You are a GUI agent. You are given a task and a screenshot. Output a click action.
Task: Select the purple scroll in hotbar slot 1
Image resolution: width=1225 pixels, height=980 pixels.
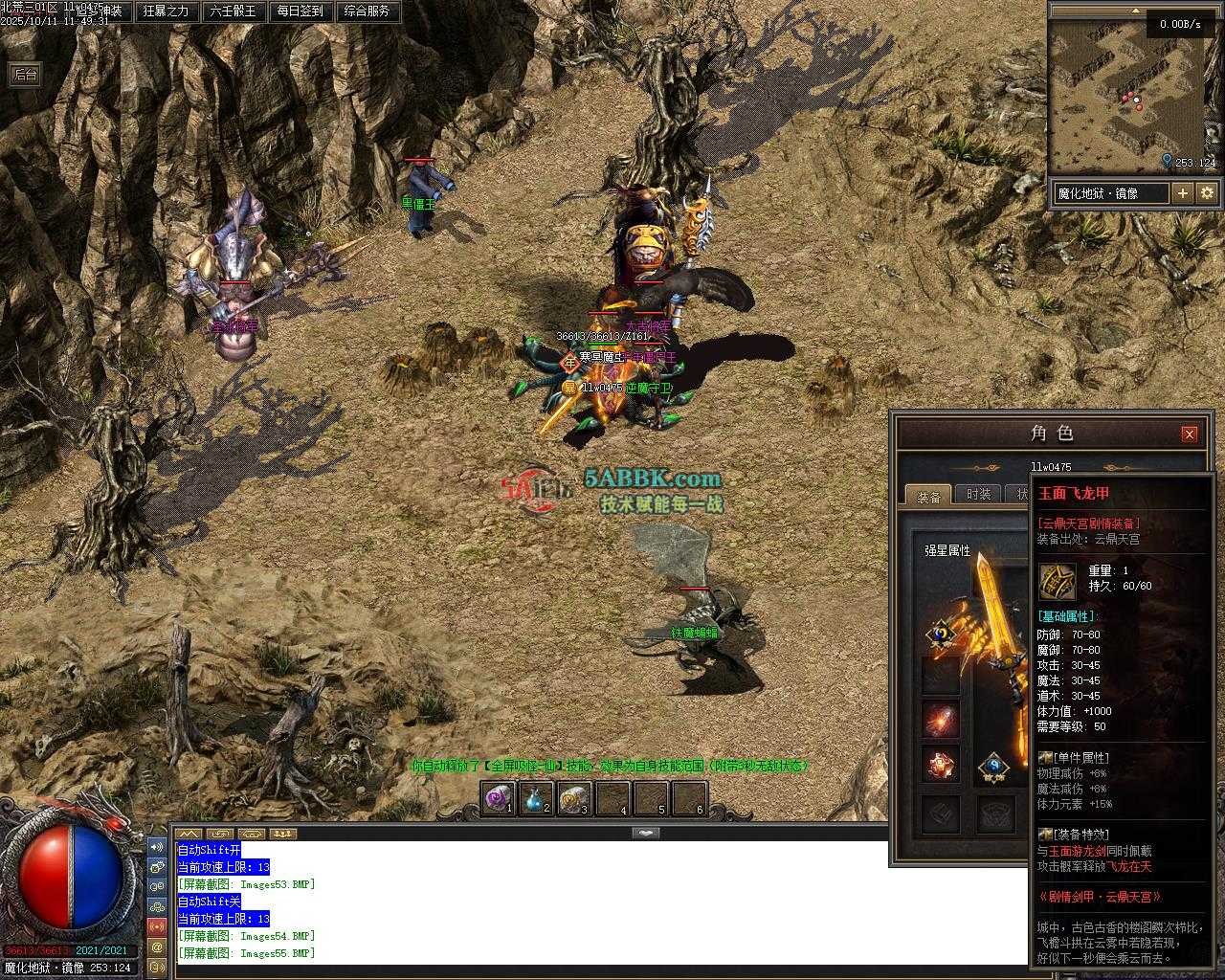(498, 798)
